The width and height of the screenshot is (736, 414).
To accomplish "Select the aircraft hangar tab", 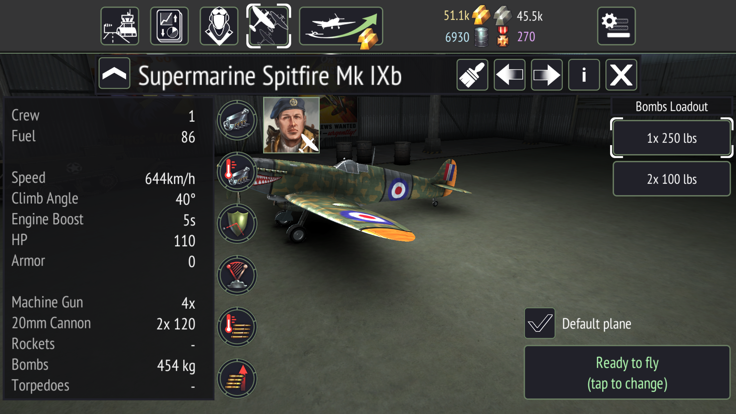I will pyautogui.click(x=268, y=26).
